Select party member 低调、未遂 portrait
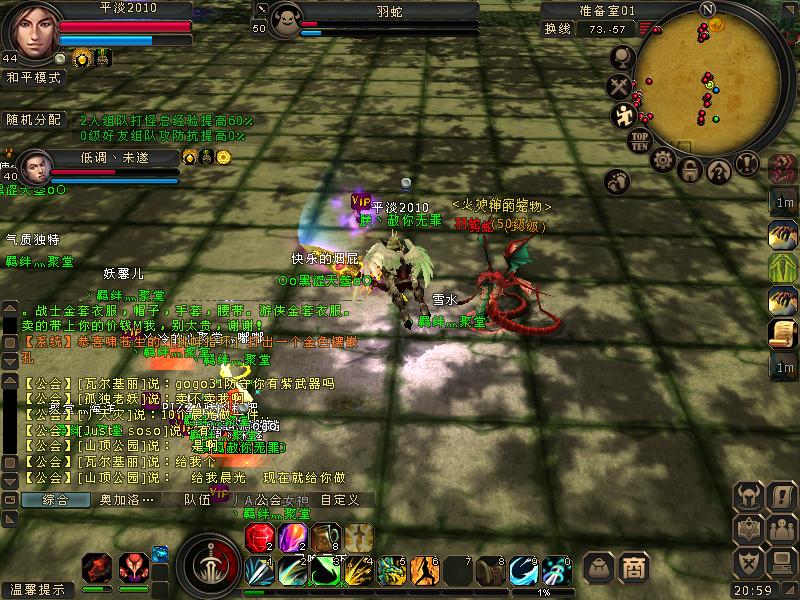 33,165
